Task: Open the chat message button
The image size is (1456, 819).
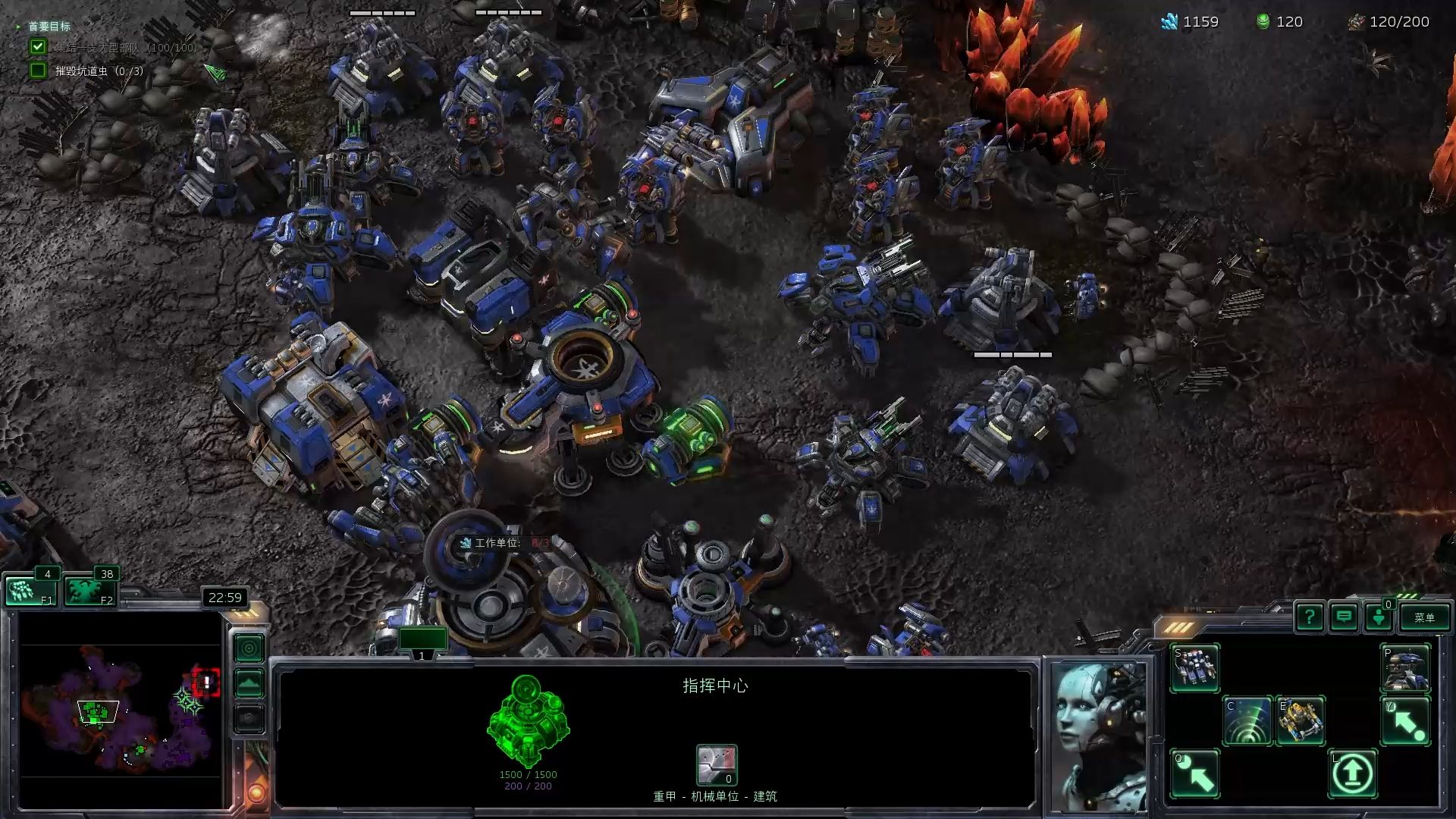Action: click(x=1344, y=617)
